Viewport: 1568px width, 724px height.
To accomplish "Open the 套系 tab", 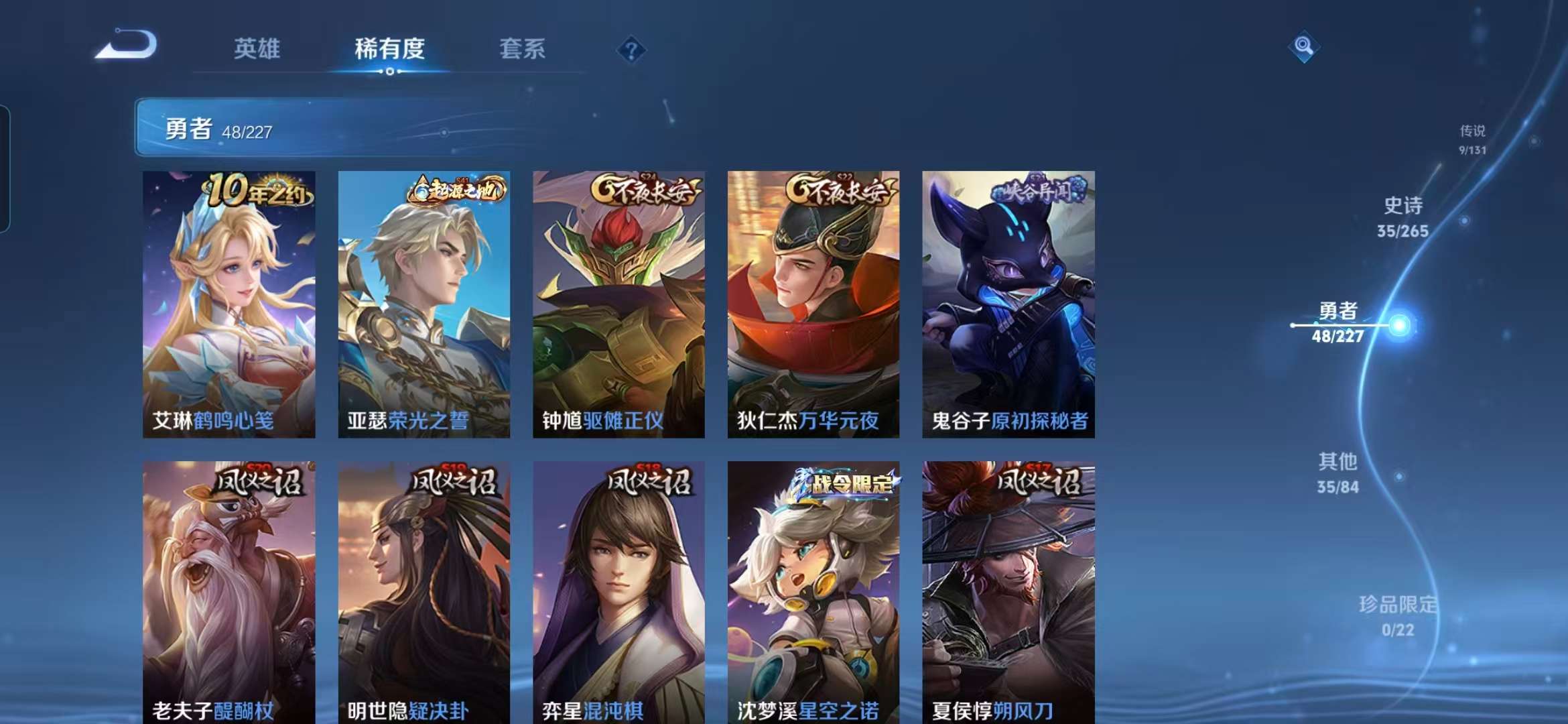I will (x=522, y=49).
